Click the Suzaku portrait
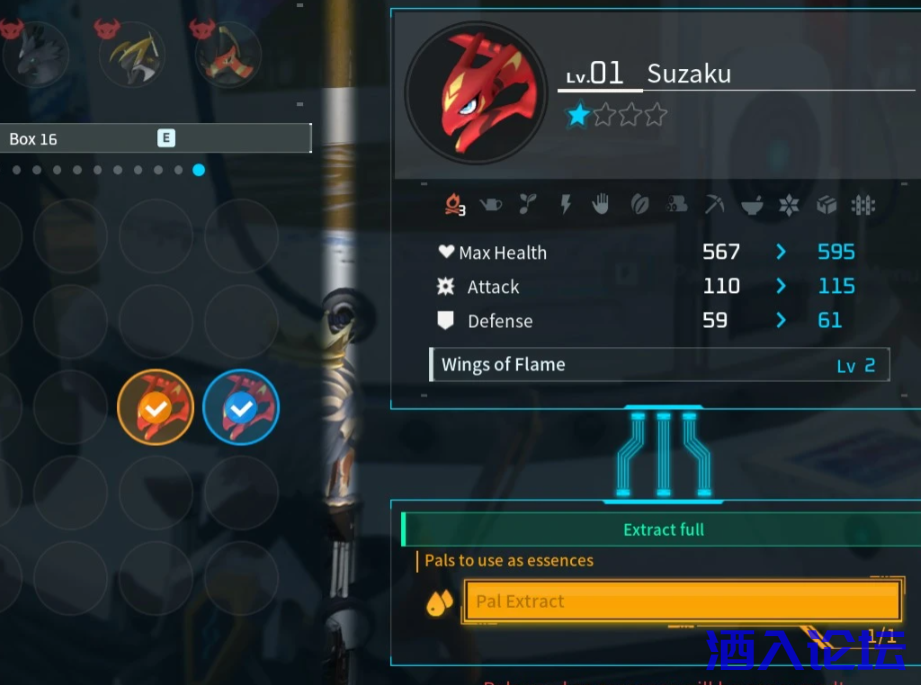 coord(476,94)
